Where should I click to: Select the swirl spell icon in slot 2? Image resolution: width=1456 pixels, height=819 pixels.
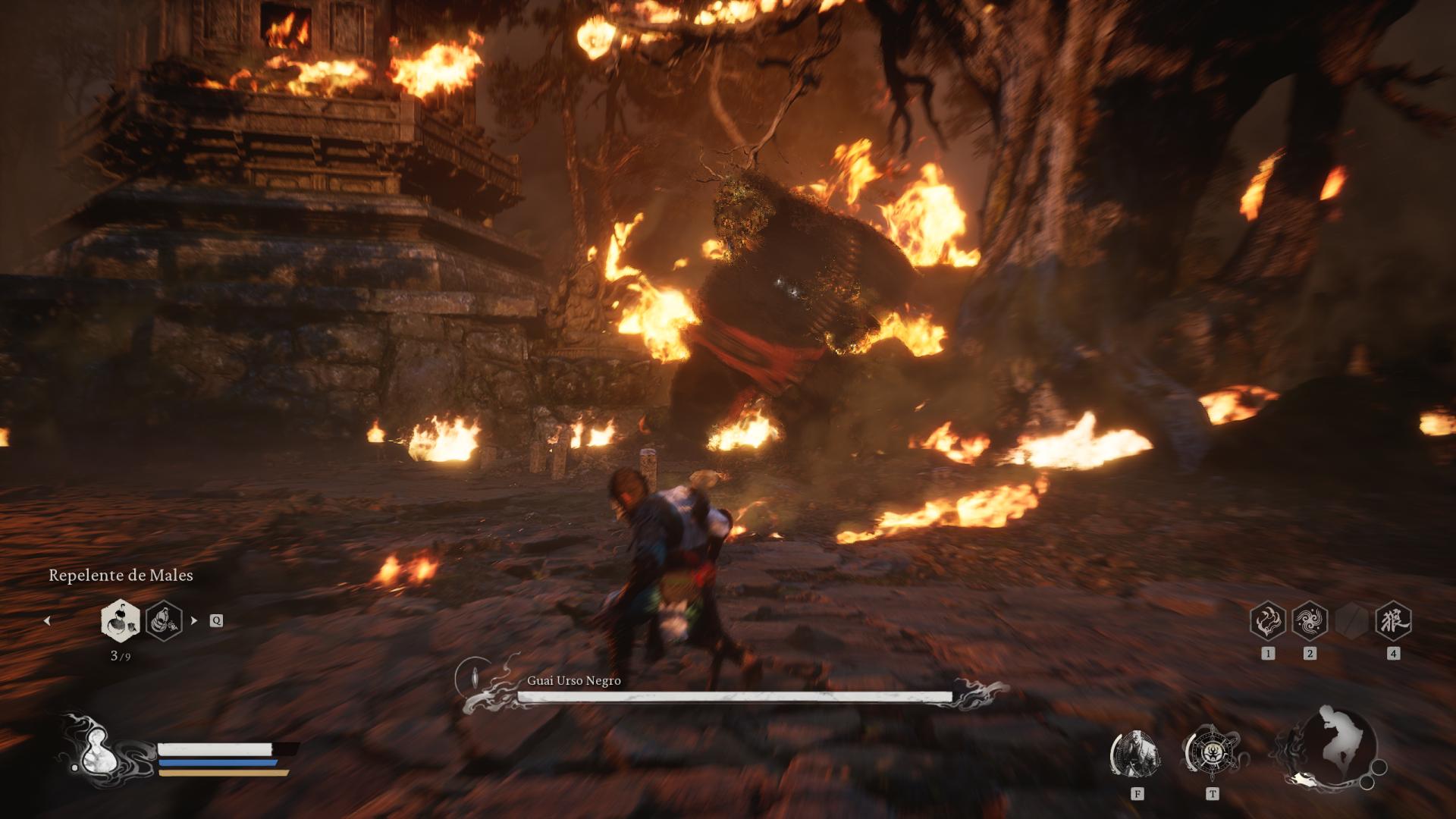(x=1310, y=622)
